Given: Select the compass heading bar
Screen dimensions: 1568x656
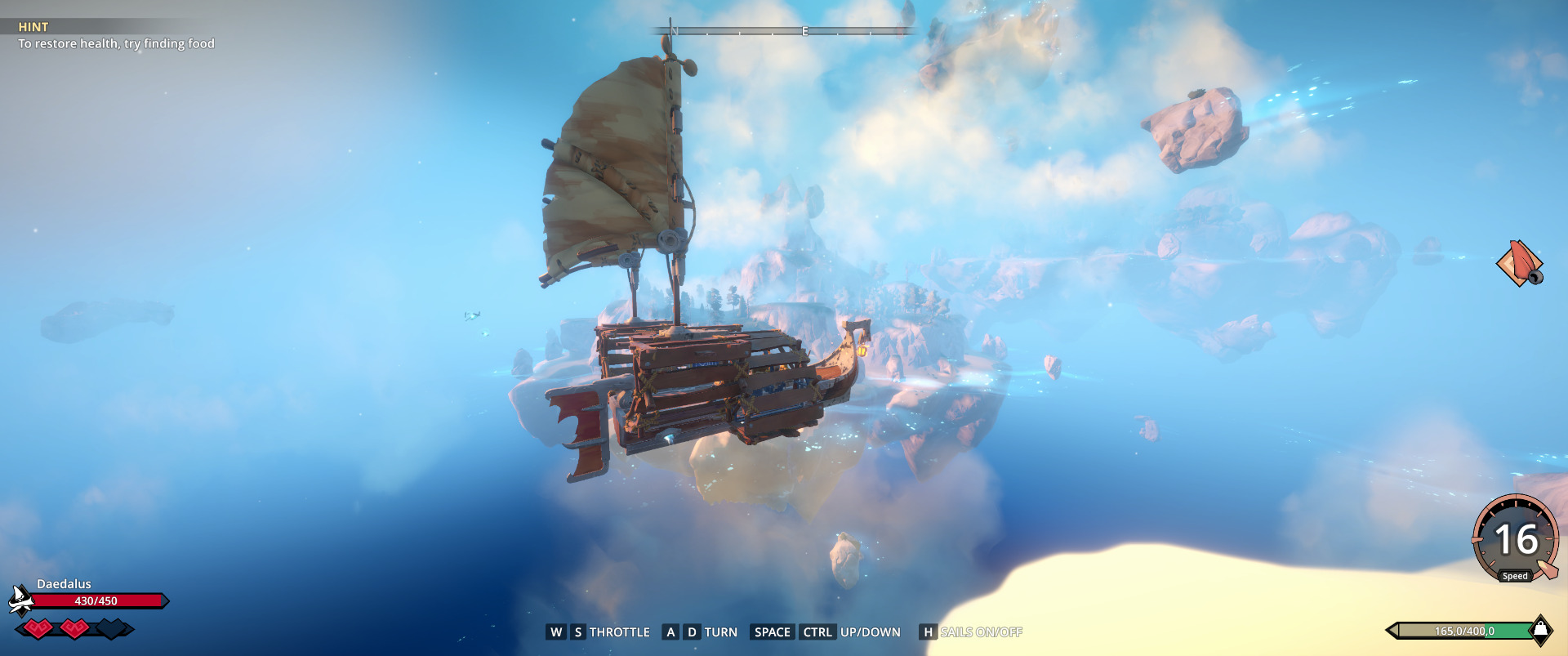Looking at the screenshot, I should pos(782,31).
